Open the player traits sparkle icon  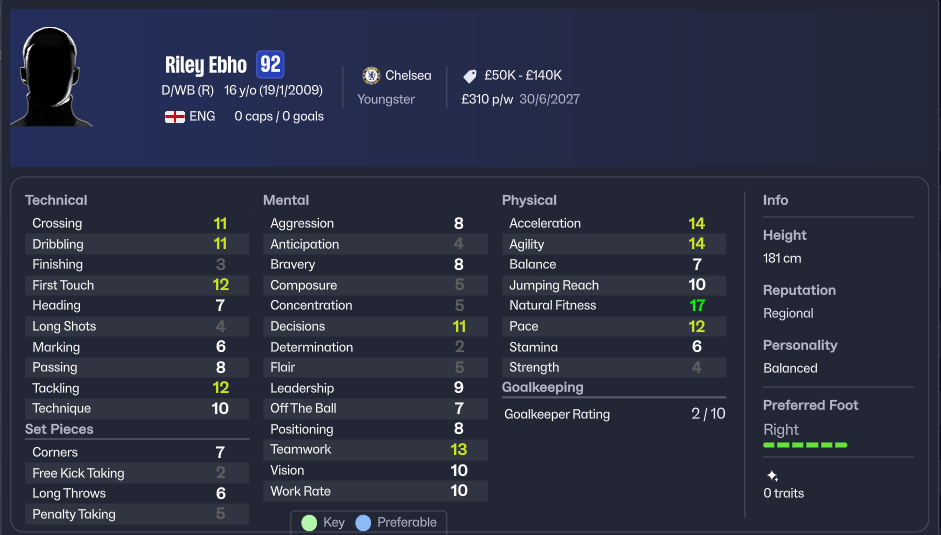(772, 476)
